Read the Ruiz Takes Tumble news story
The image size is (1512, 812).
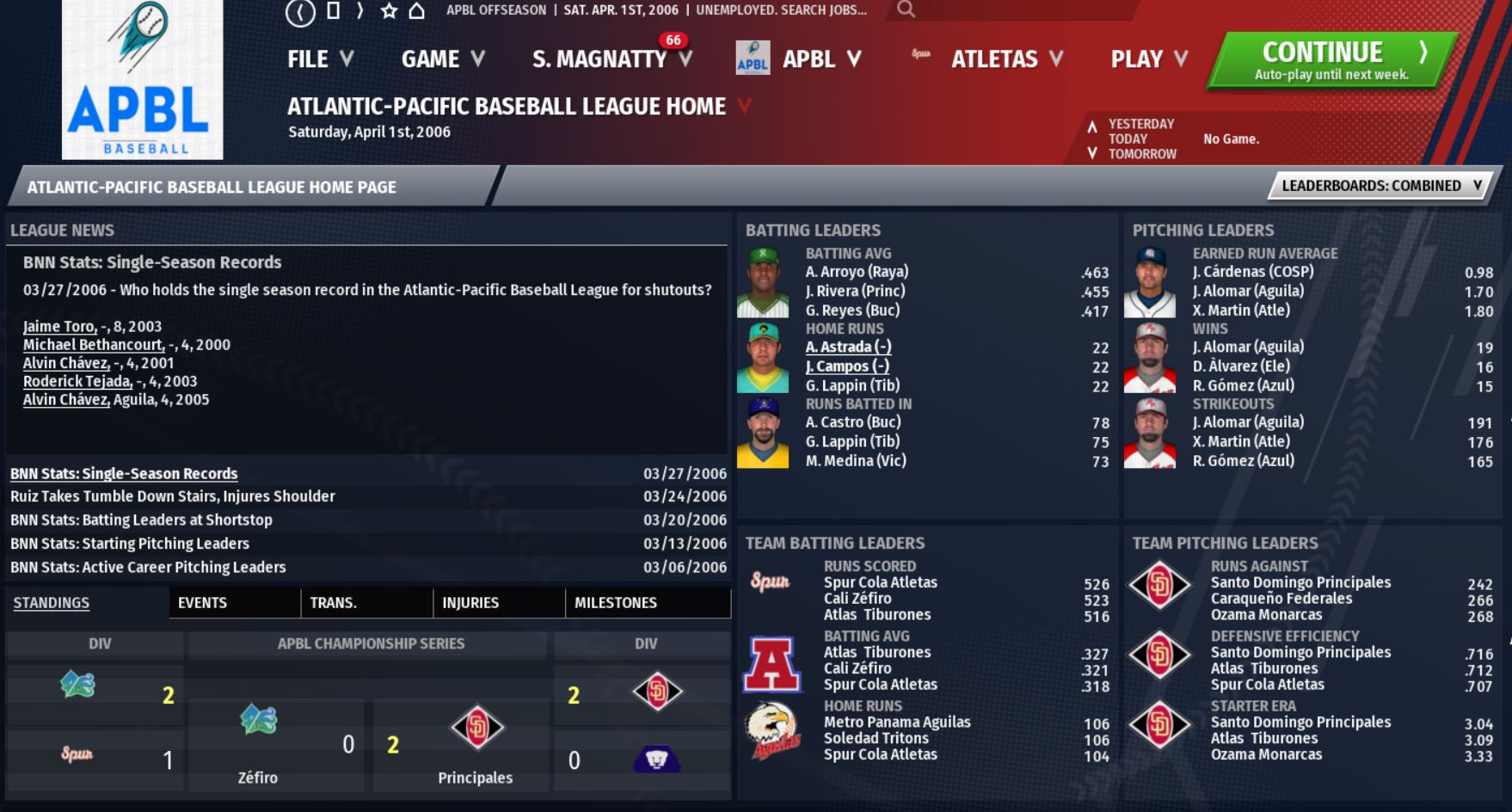tap(173, 496)
